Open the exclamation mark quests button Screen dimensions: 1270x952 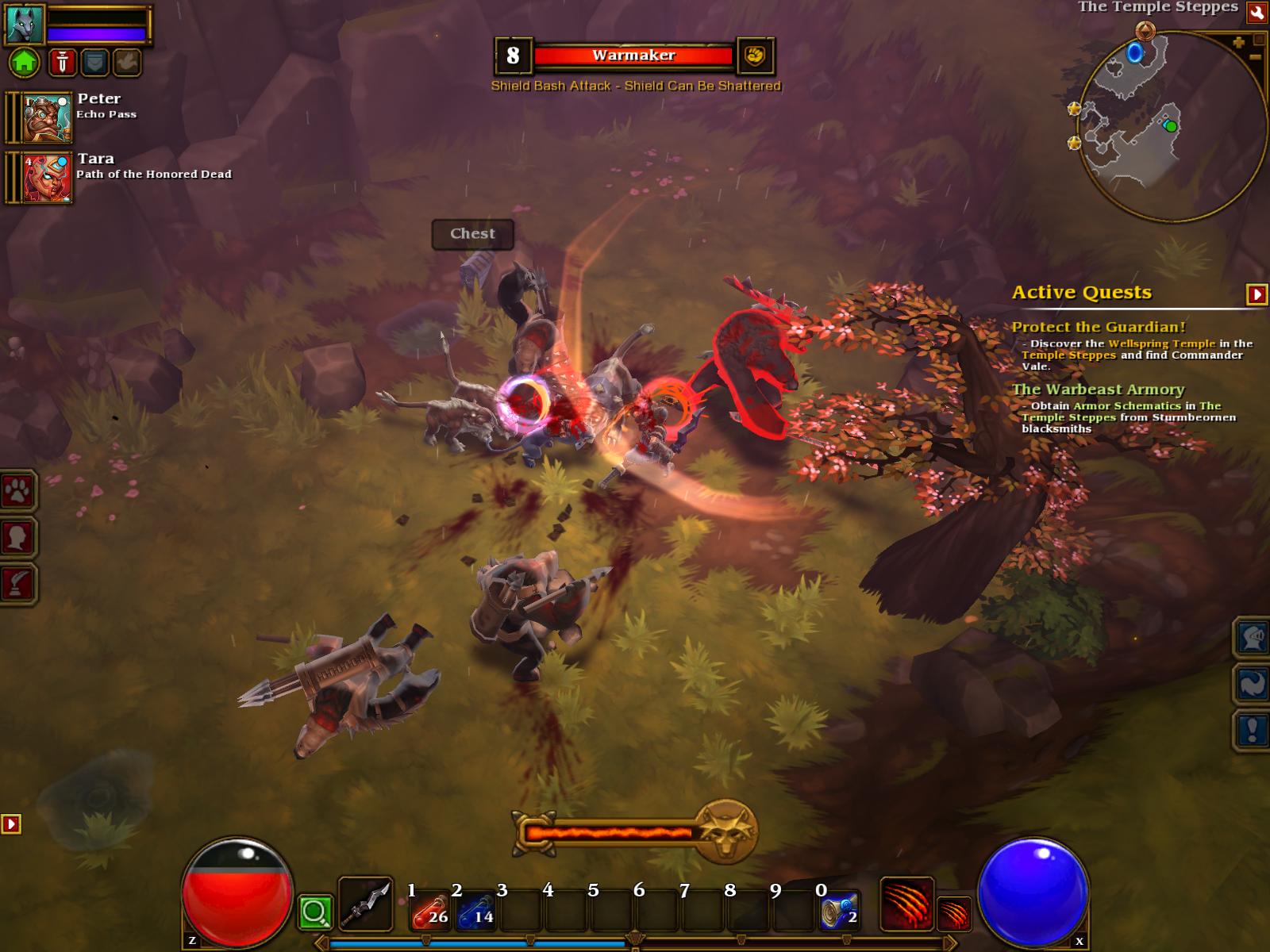click(x=1252, y=730)
